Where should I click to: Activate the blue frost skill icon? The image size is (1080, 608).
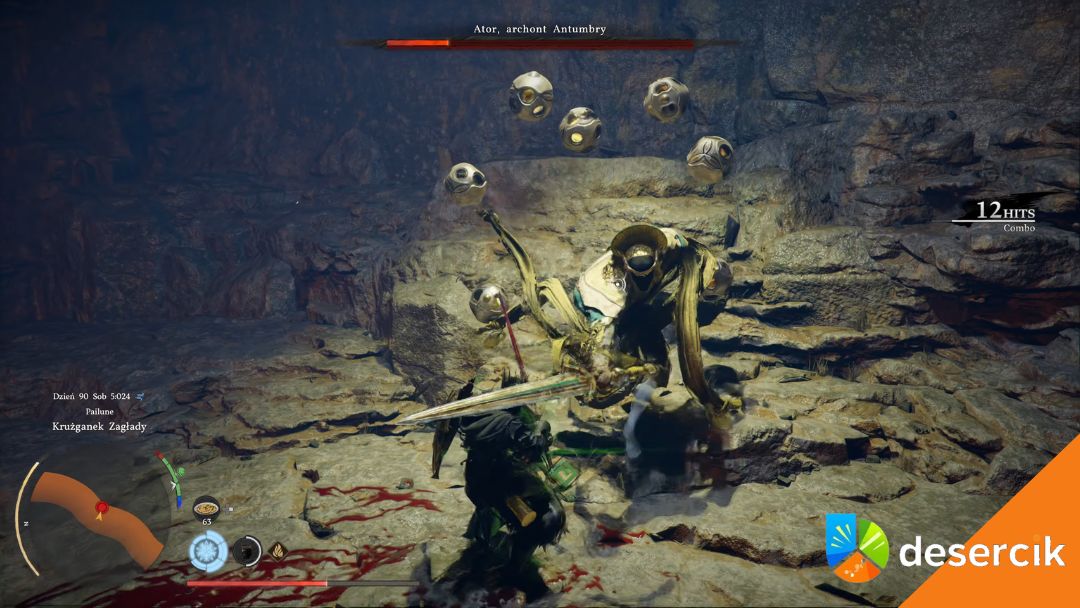[x=209, y=550]
